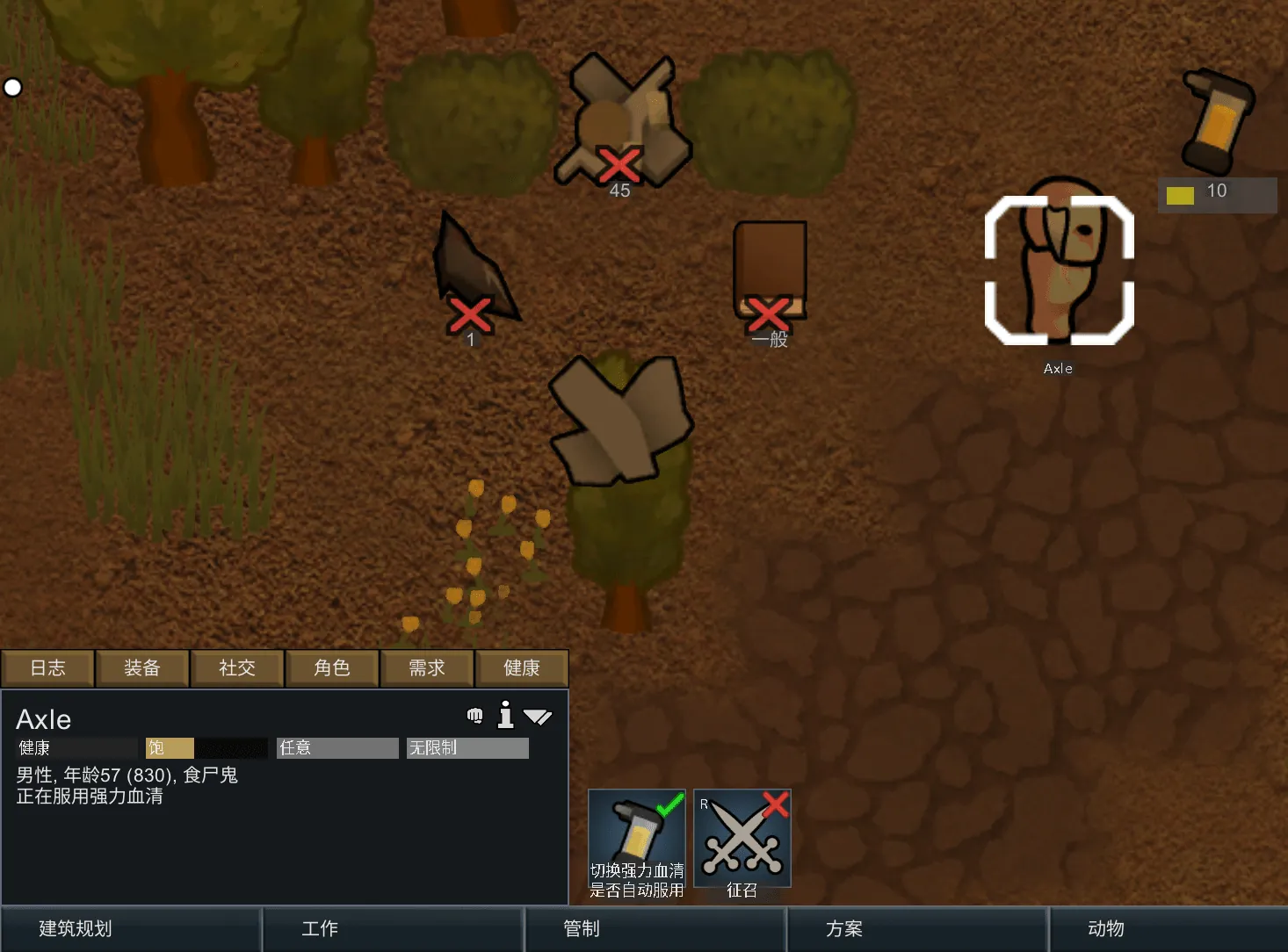This screenshot has height=952, width=1288.
Task: Select the 角色 (Character) tab
Action: tap(332, 668)
